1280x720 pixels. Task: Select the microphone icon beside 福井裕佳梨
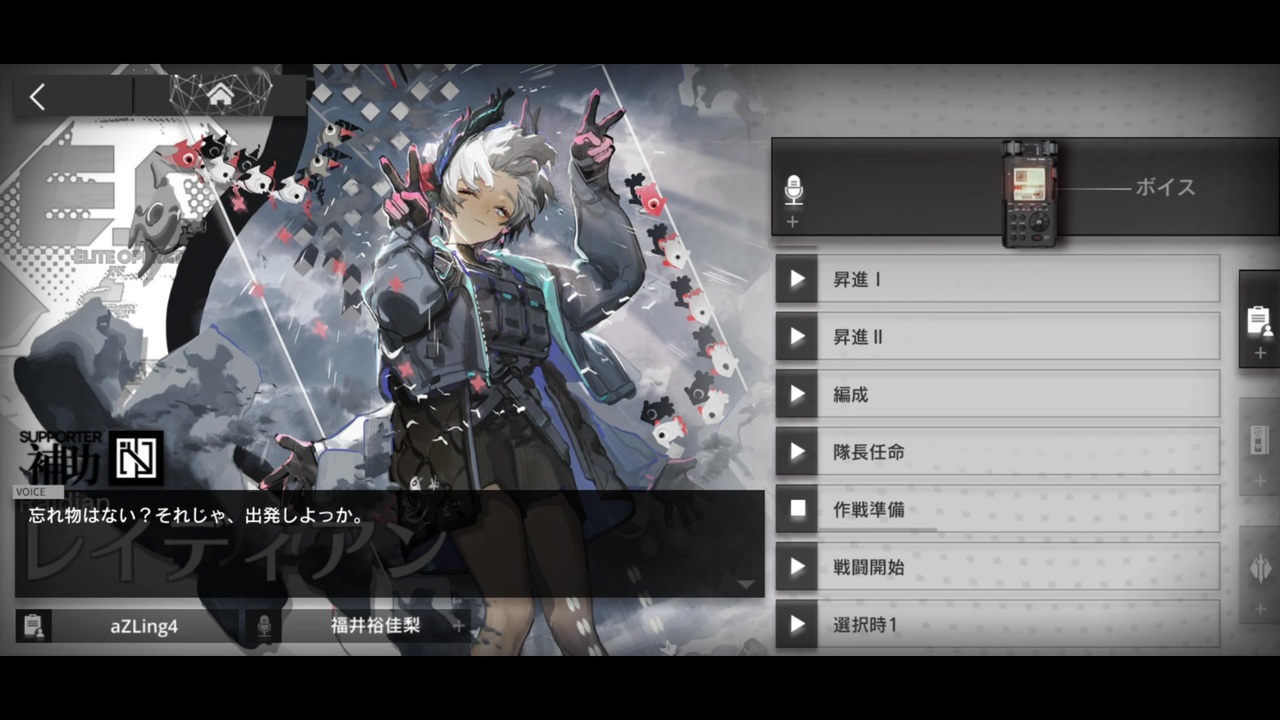(264, 627)
